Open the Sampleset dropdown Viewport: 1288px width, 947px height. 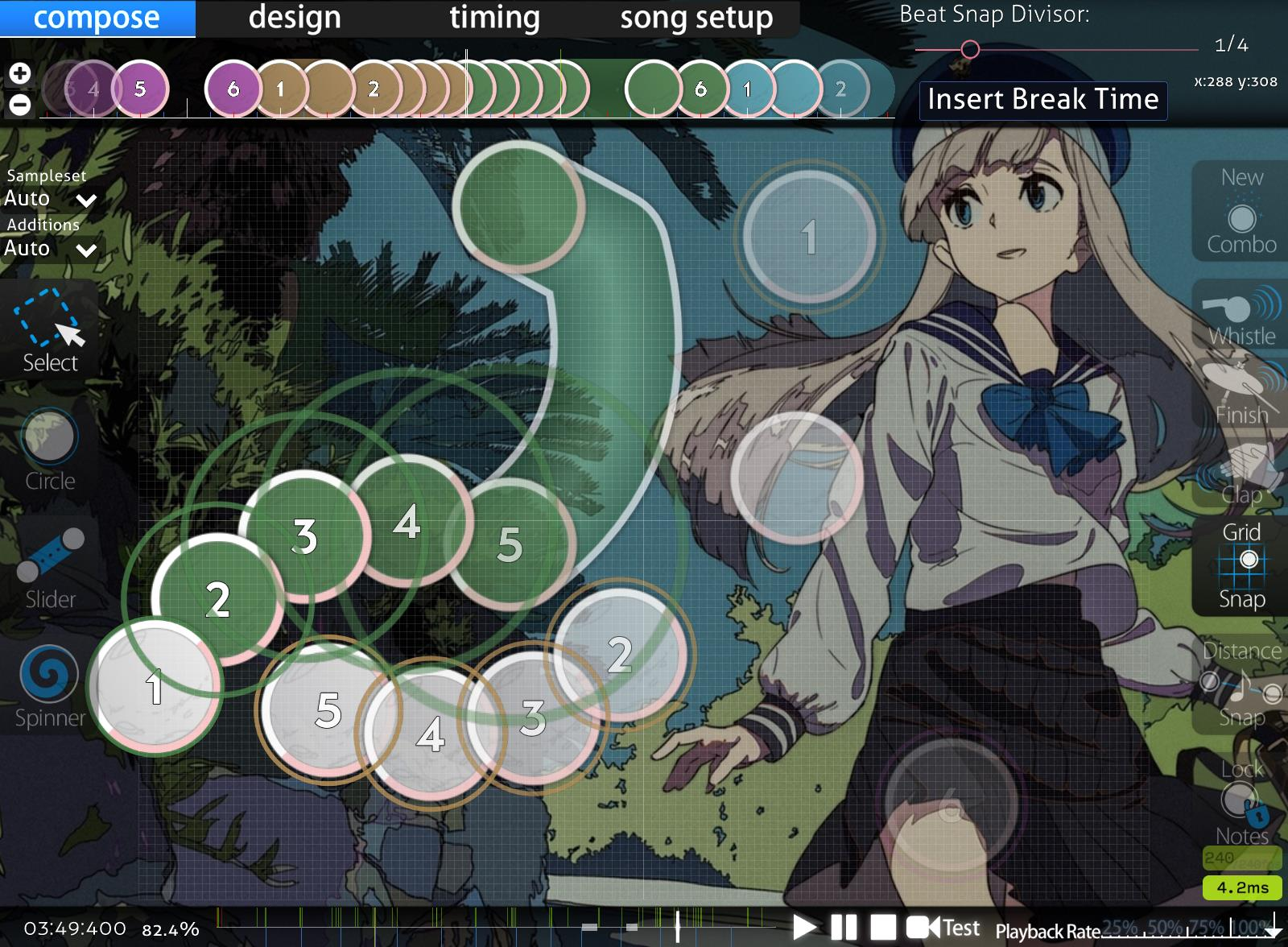(50, 199)
